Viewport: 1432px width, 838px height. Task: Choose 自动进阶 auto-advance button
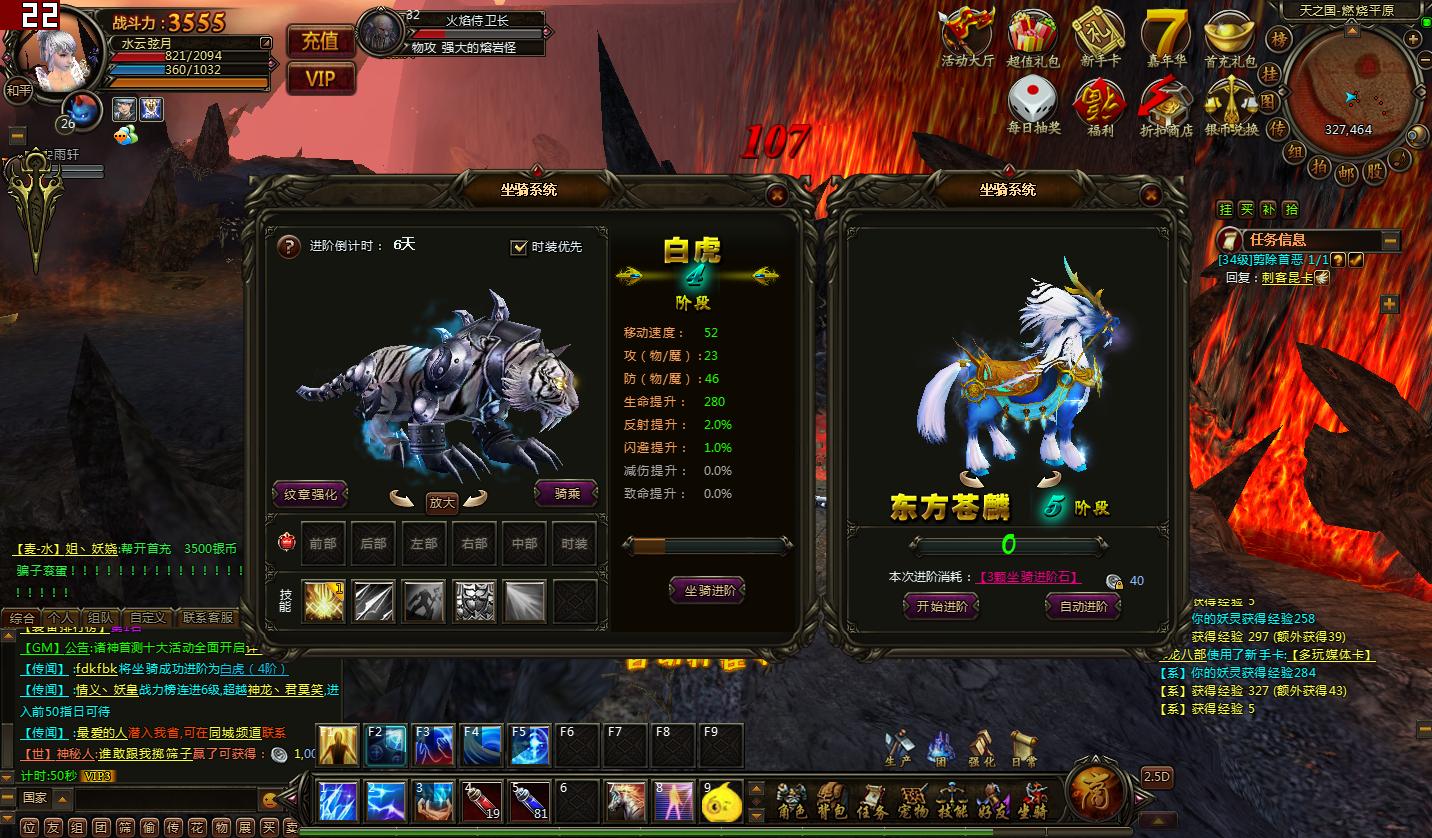point(1083,606)
